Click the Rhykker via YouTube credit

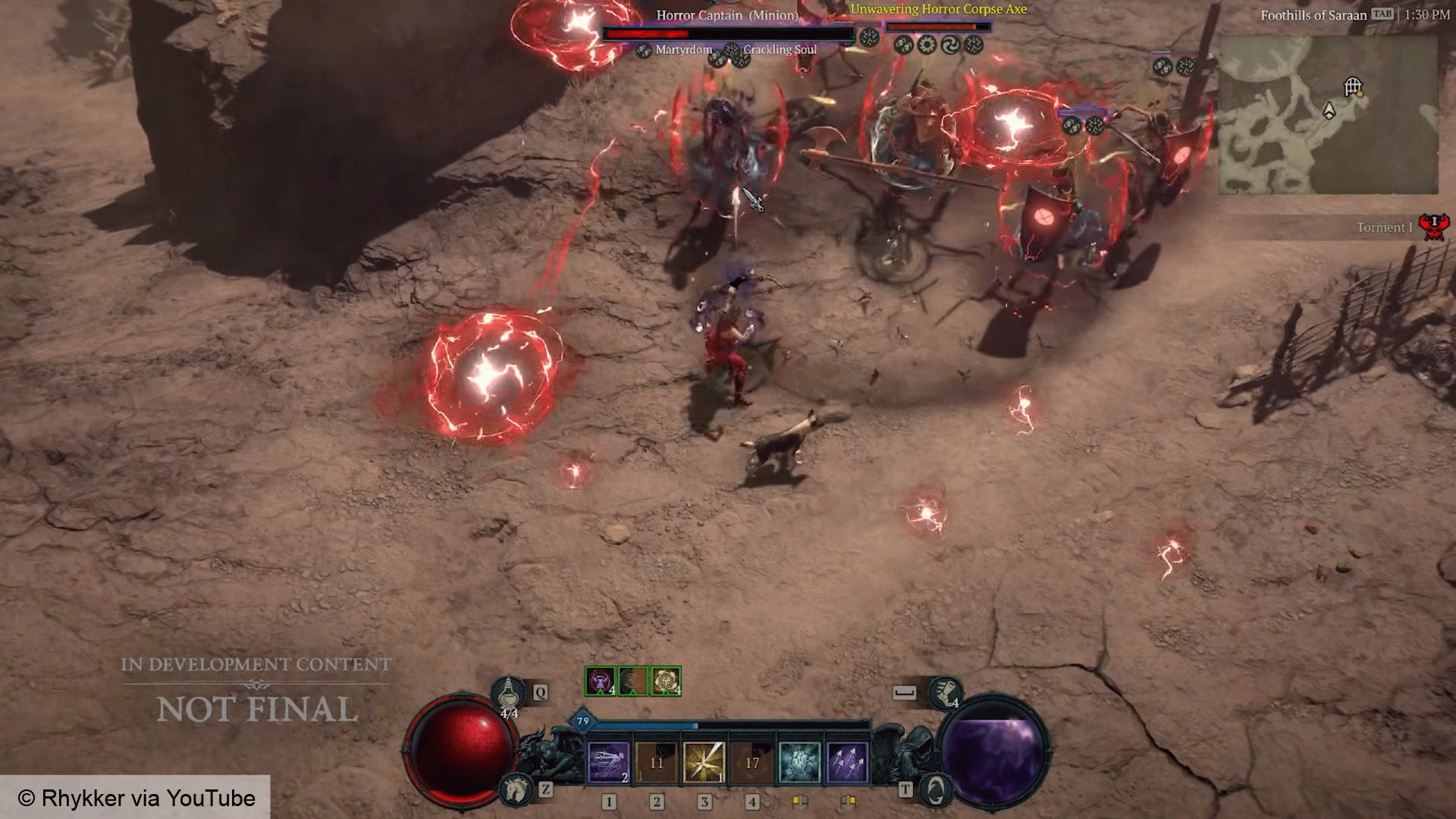tap(136, 797)
